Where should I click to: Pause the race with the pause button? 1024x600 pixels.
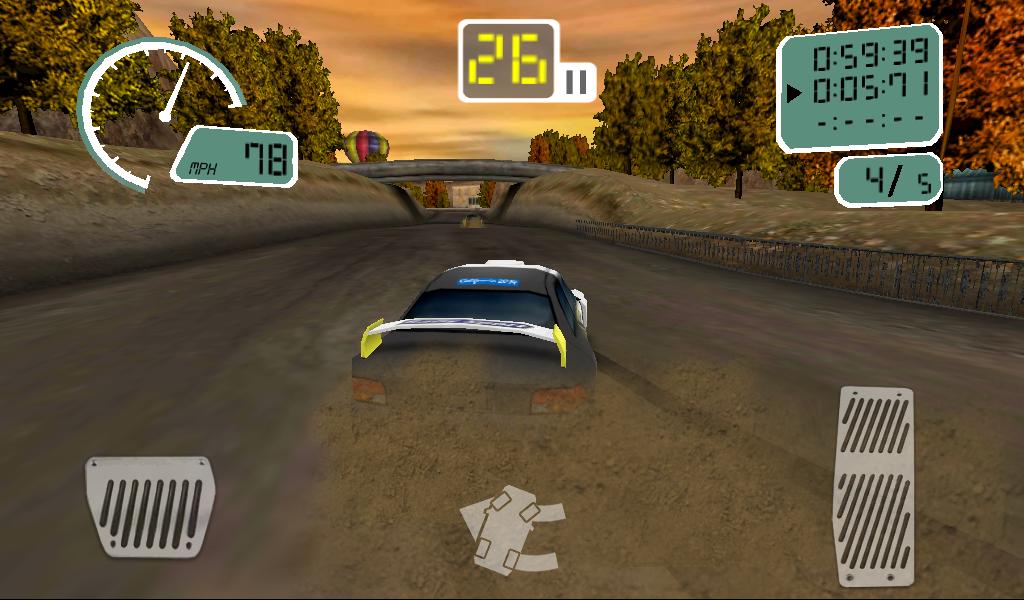coord(577,81)
